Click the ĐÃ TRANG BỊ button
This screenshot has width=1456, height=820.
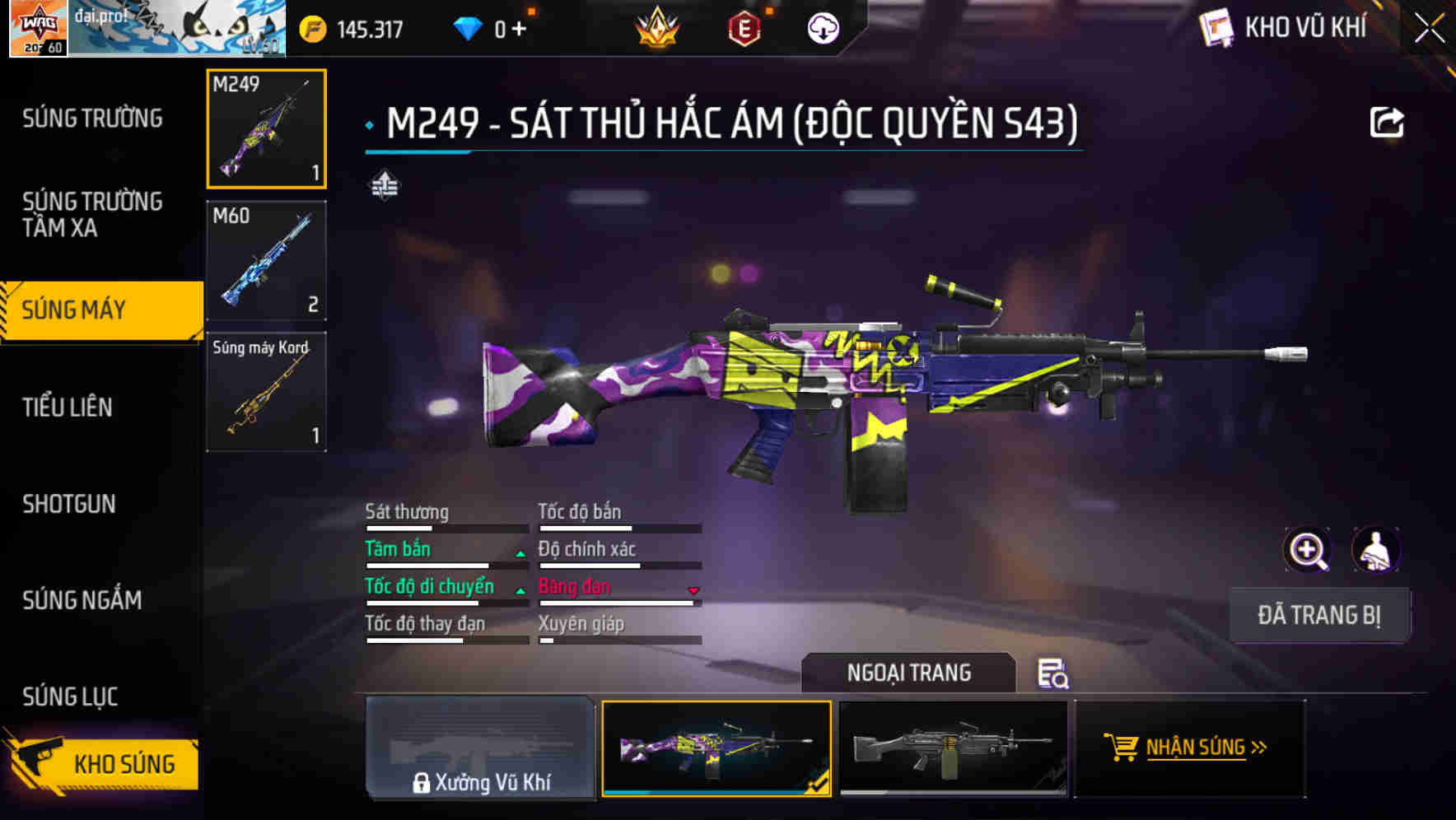(1319, 614)
